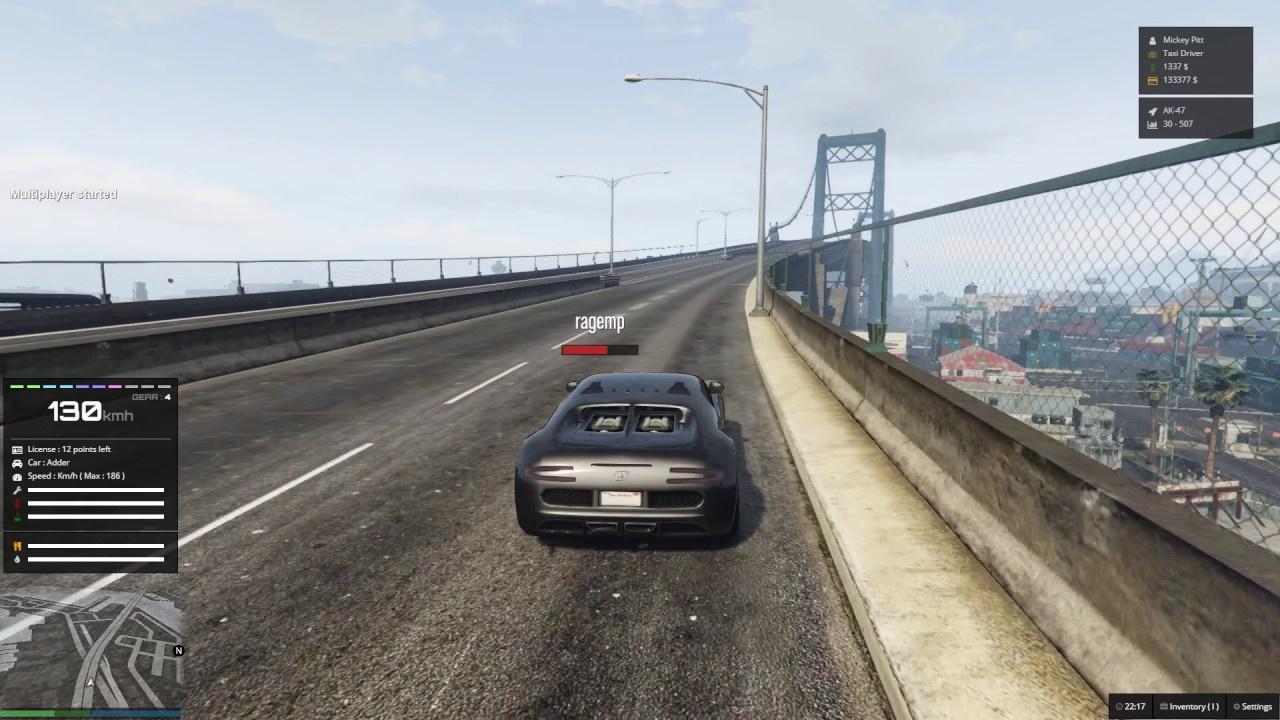Click the wrench vehicle condition icon
This screenshot has height=720, width=1280.
[x=18, y=490]
